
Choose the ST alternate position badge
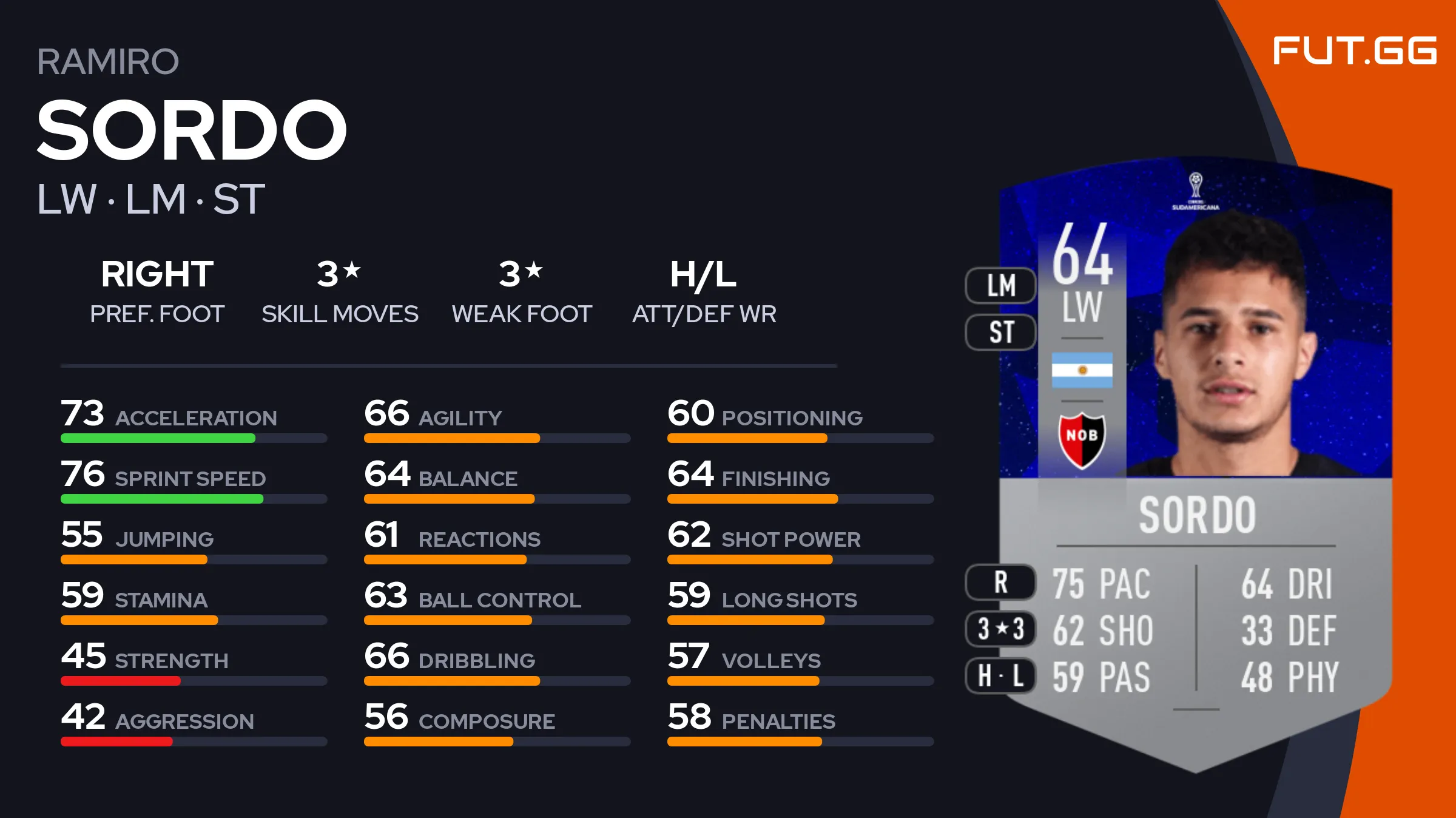point(1000,332)
